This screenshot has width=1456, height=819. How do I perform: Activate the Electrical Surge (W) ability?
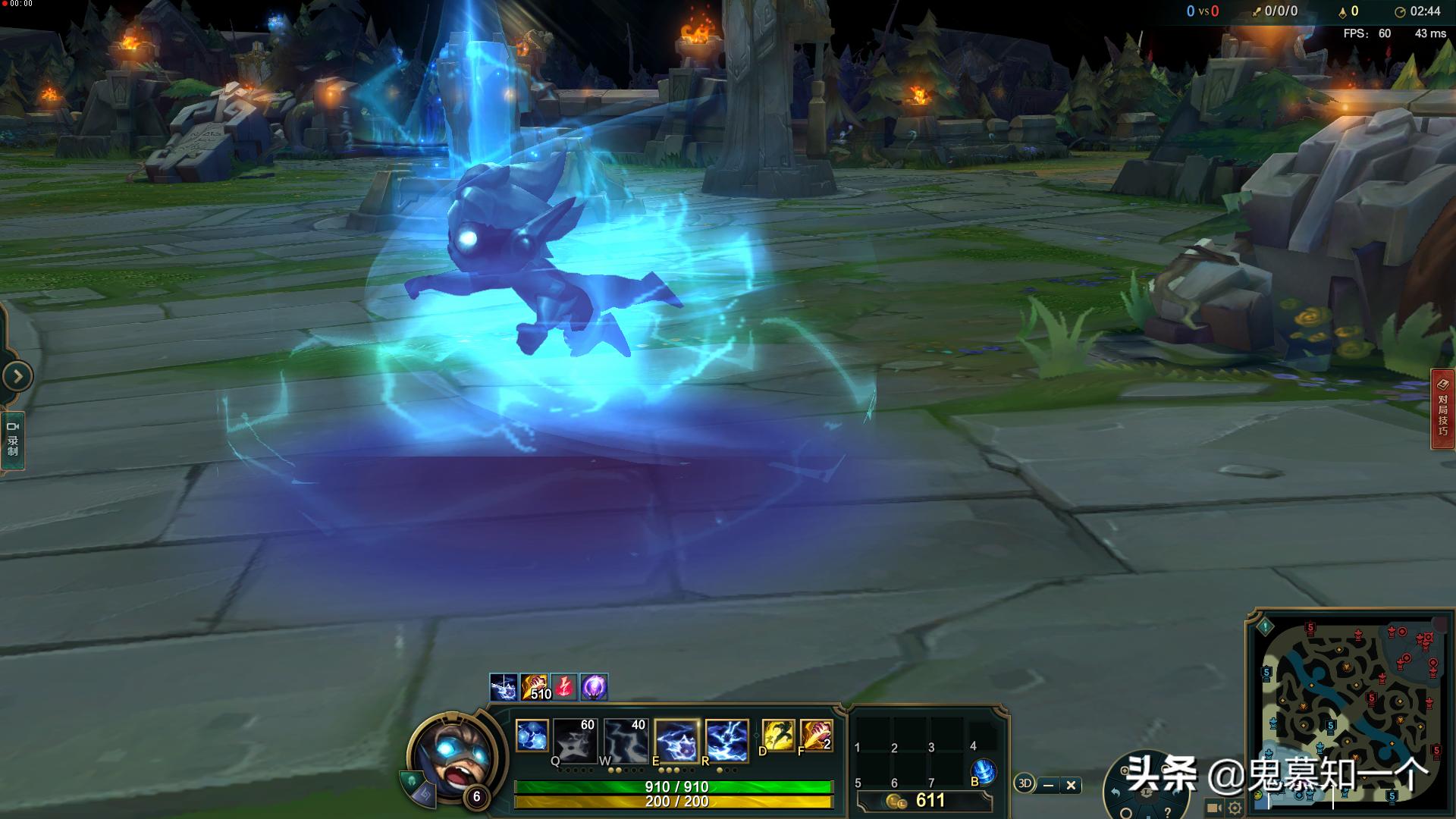tap(626, 740)
